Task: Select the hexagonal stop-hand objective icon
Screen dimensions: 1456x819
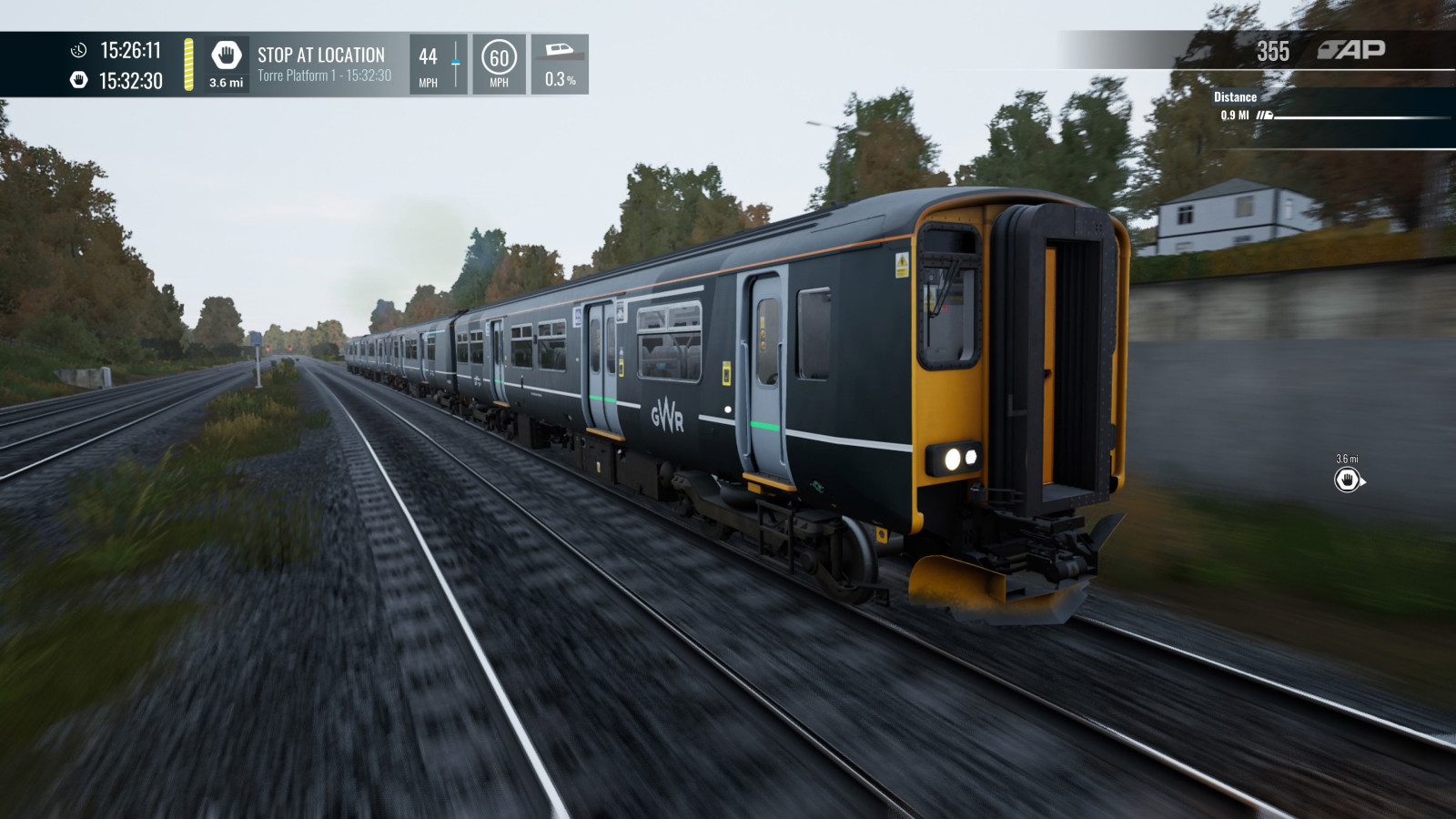Action: [x=226, y=56]
